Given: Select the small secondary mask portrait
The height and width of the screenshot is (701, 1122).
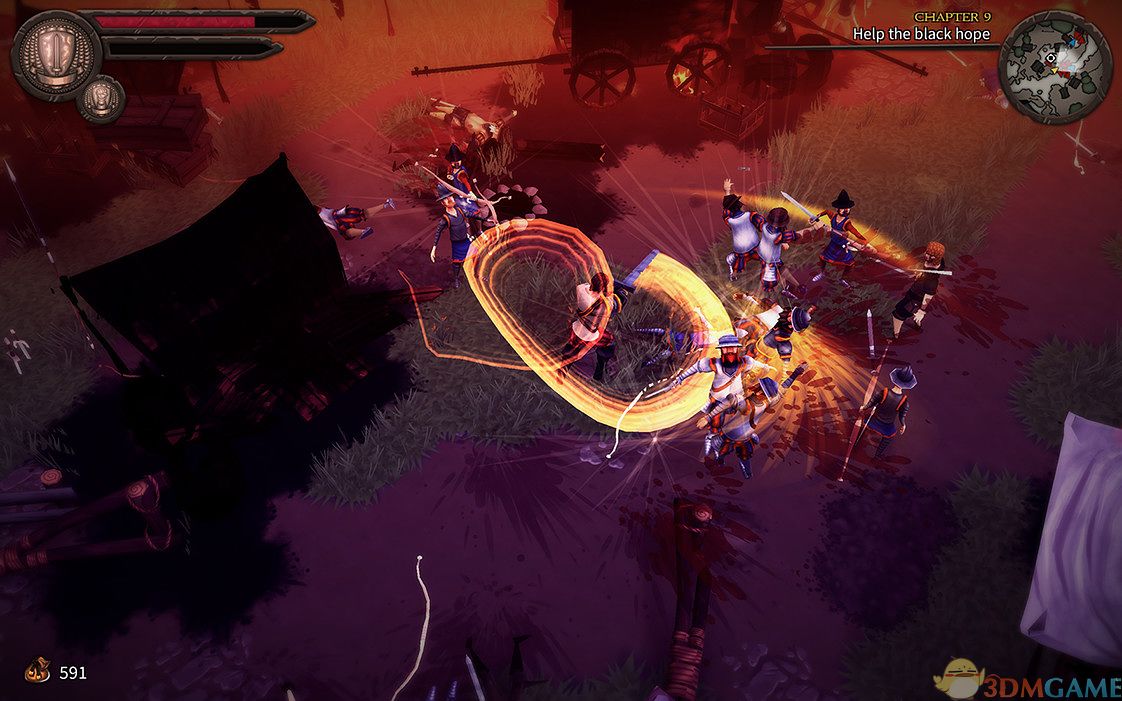Looking at the screenshot, I should [100, 98].
